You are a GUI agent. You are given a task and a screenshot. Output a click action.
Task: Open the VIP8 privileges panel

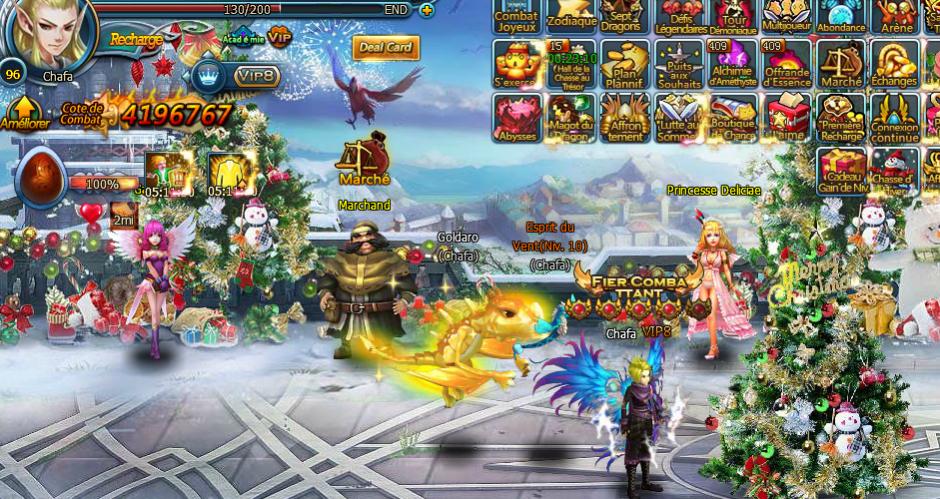(257, 75)
